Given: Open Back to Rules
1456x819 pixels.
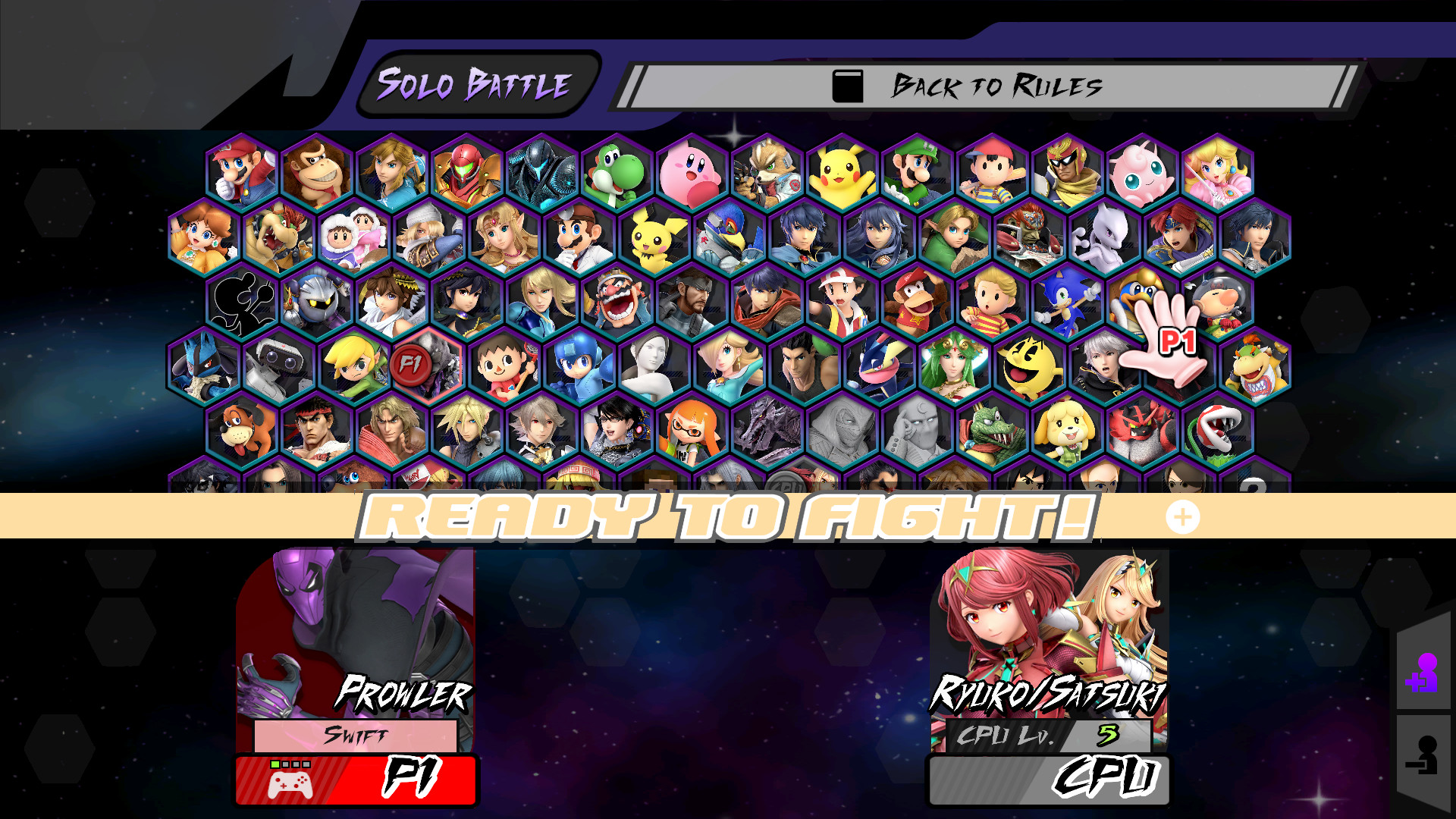Looking at the screenshot, I should click(x=986, y=86).
